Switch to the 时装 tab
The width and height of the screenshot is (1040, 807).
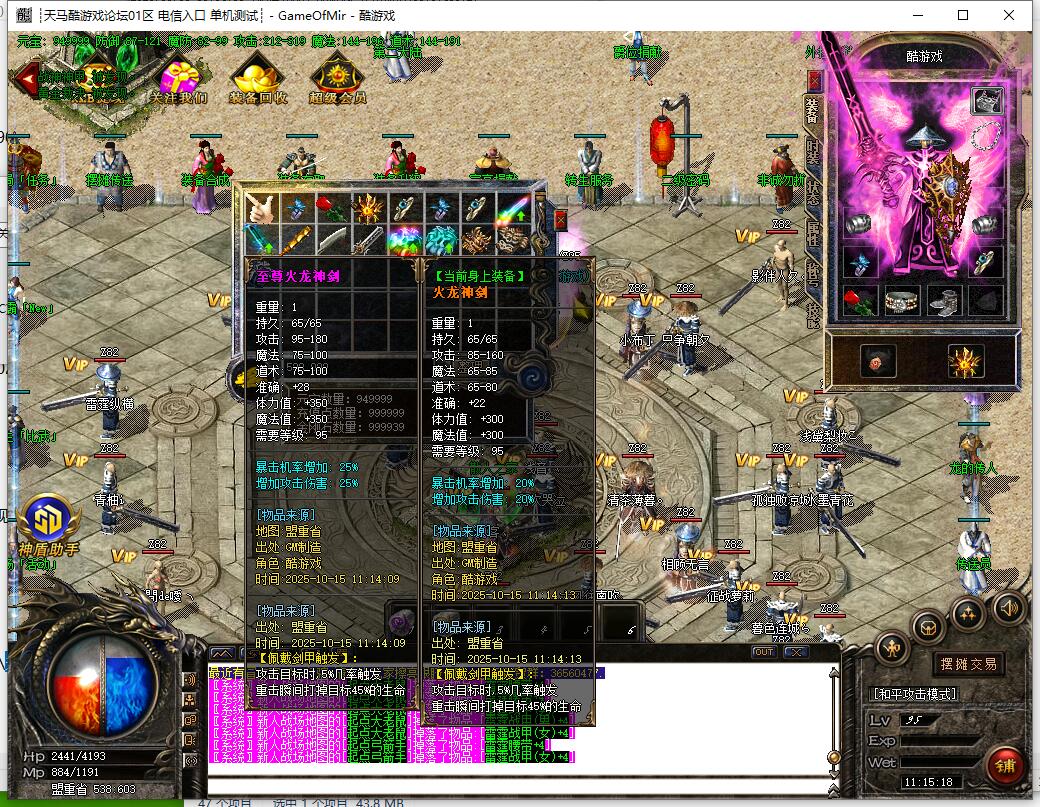812,151
